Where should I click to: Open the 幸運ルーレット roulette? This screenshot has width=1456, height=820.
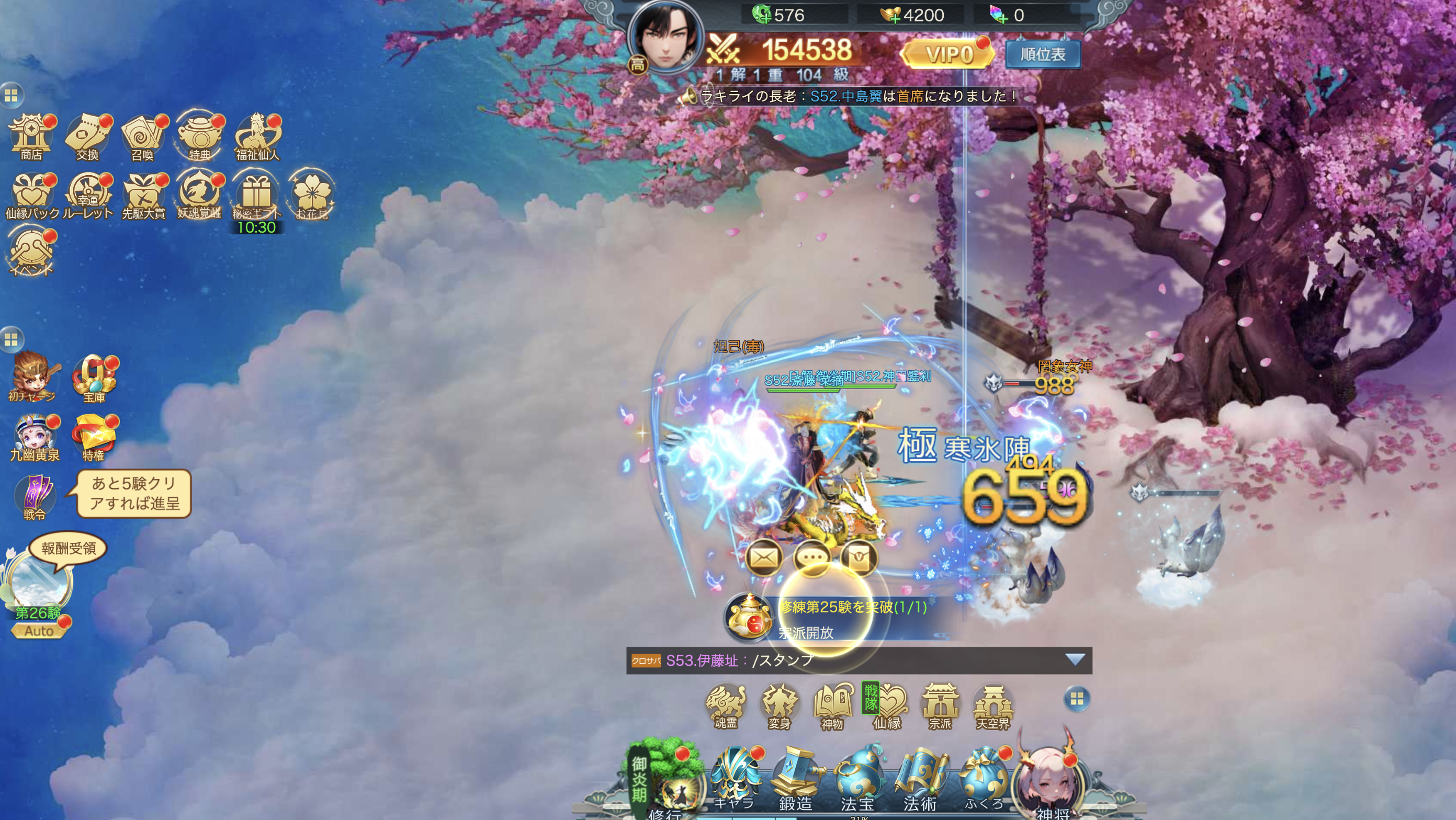click(x=87, y=195)
